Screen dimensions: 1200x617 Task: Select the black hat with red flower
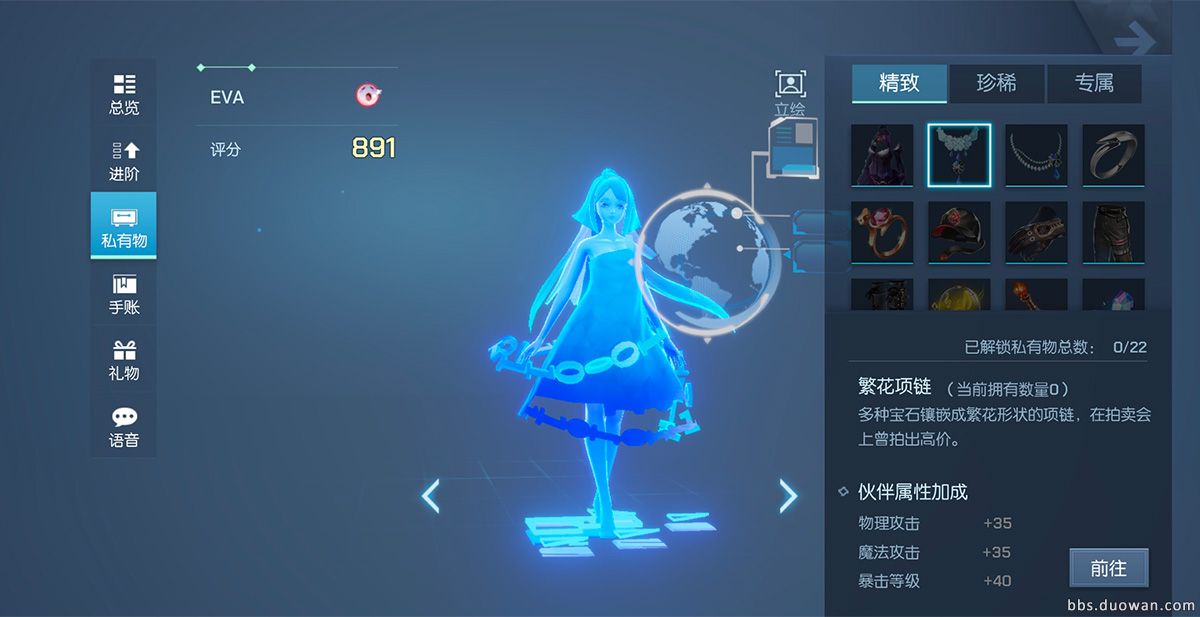(959, 232)
